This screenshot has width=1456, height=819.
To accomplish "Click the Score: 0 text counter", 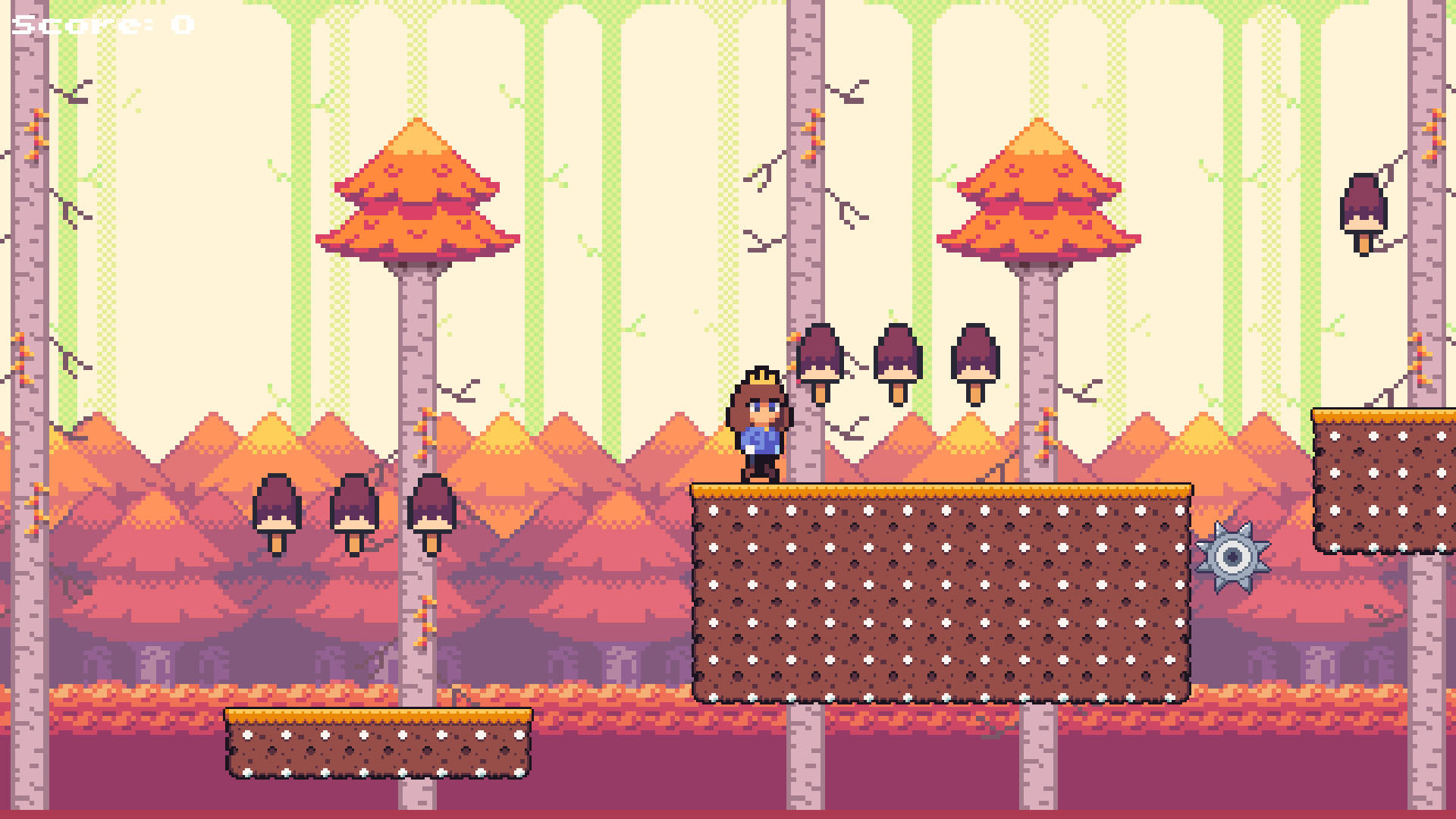I will pos(99,23).
